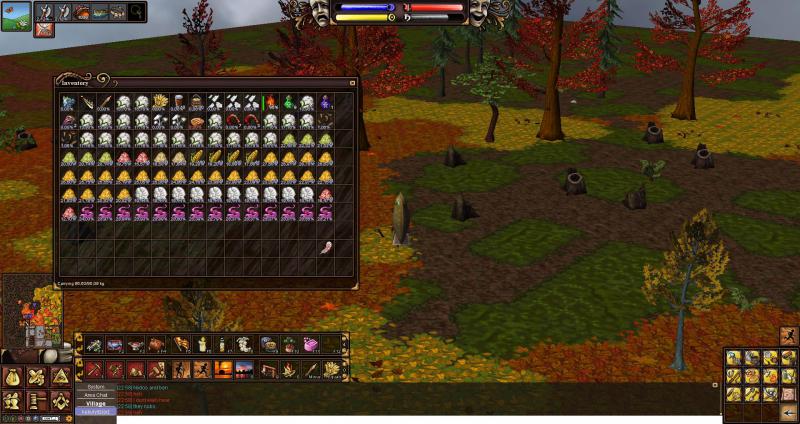Use the campfire action on the hotbar

click(287, 370)
